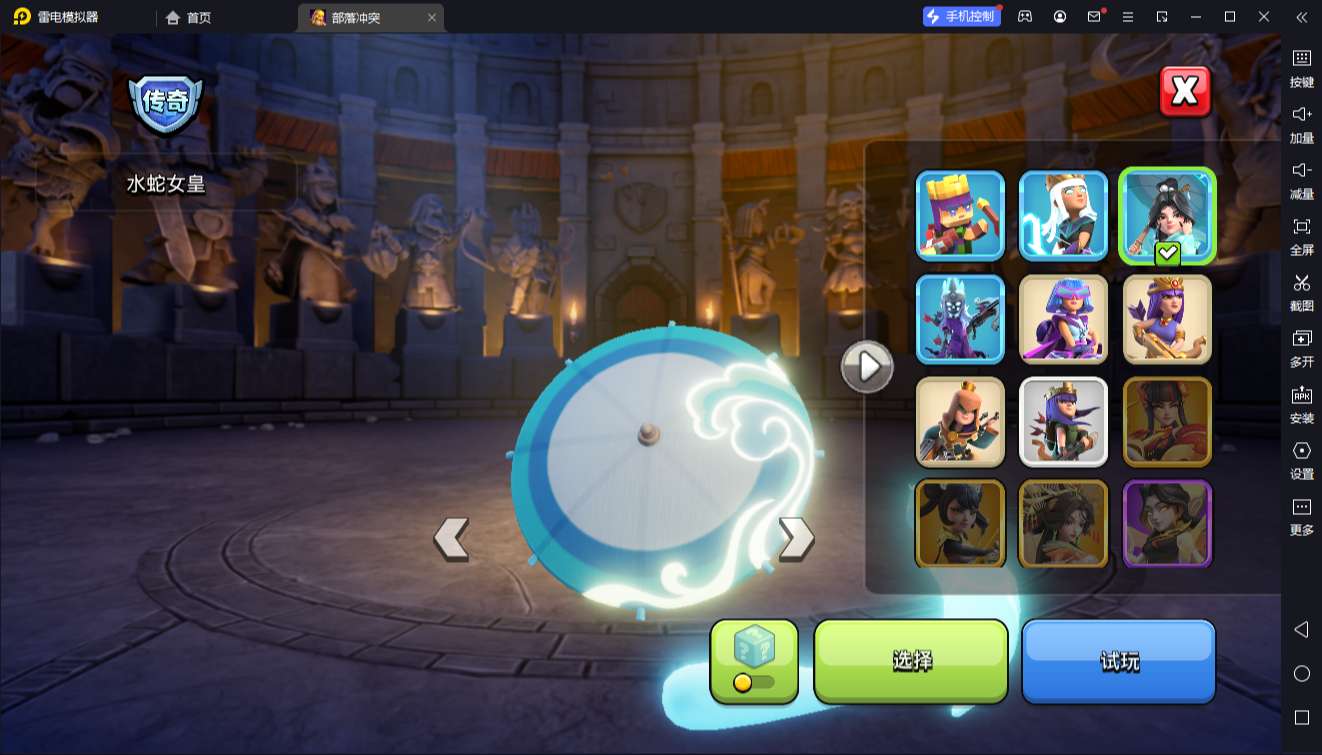Image resolution: width=1322 pixels, height=755 pixels.
Task: Pick the orange-haired queen with crossbow skin
Action: click(960, 422)
